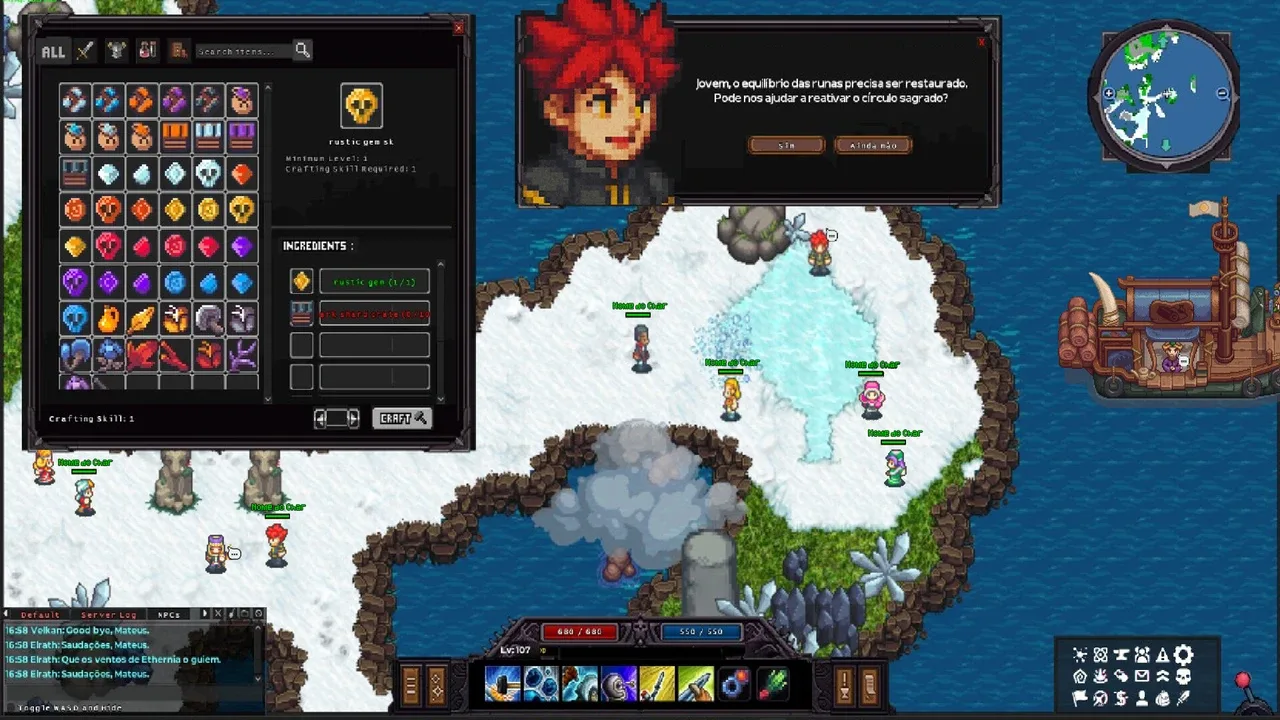Answer "Sim" to the rune dialogue
Screen dimensions: 1280x720
(787, 145)
